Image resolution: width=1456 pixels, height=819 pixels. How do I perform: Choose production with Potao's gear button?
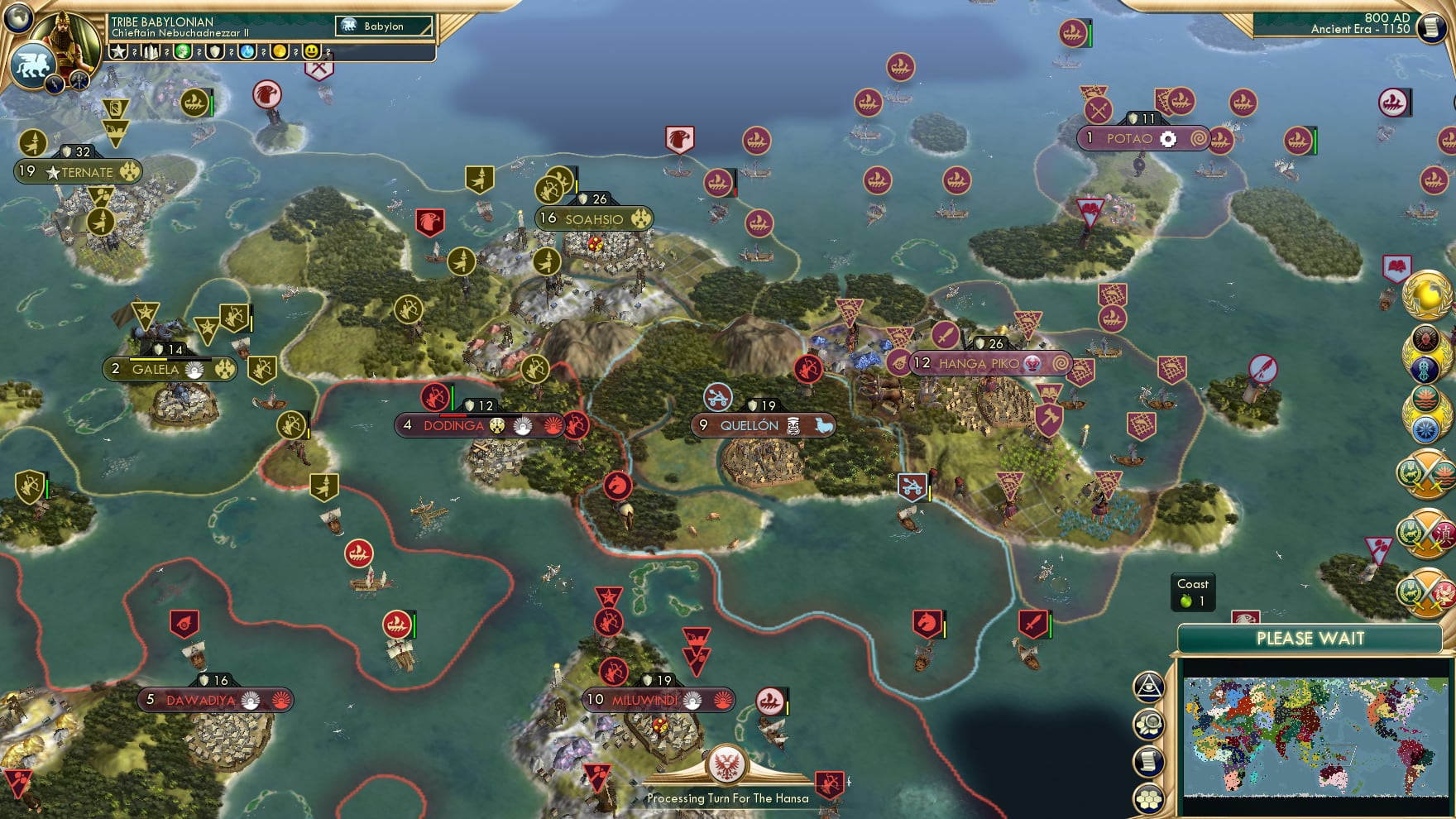coord(1168,140)
